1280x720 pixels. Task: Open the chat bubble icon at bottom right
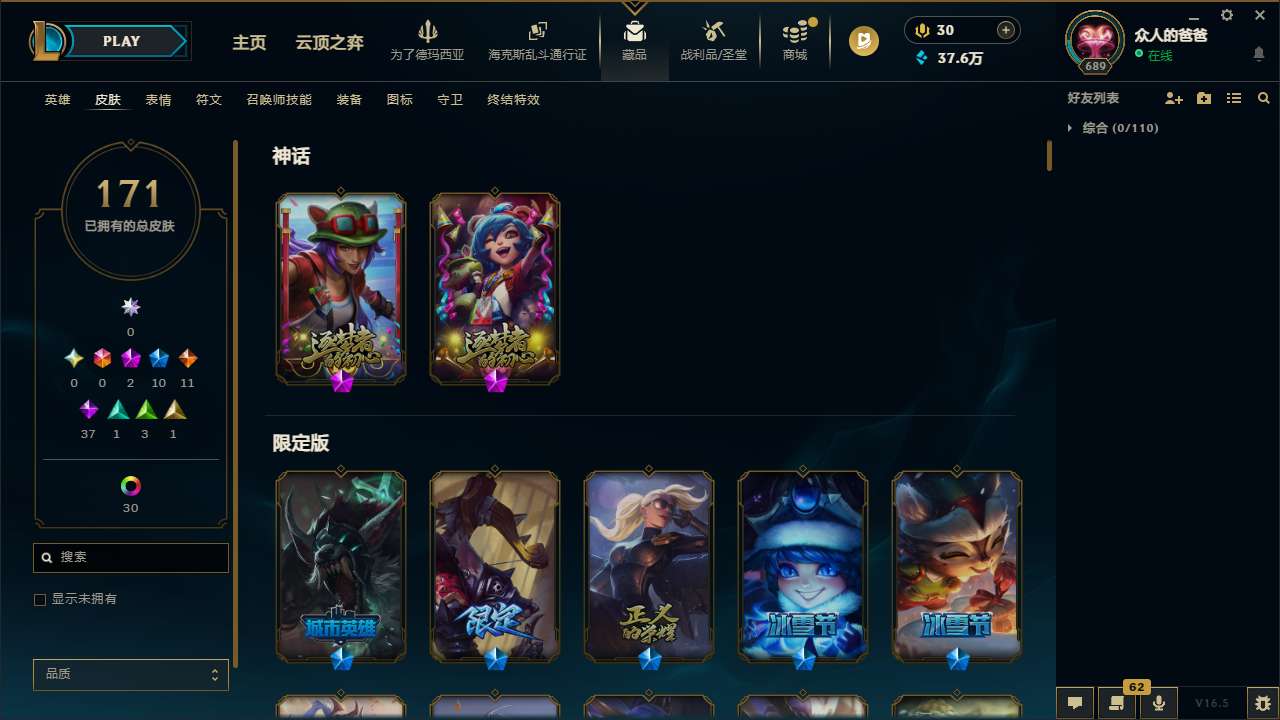pos(1075,703)
